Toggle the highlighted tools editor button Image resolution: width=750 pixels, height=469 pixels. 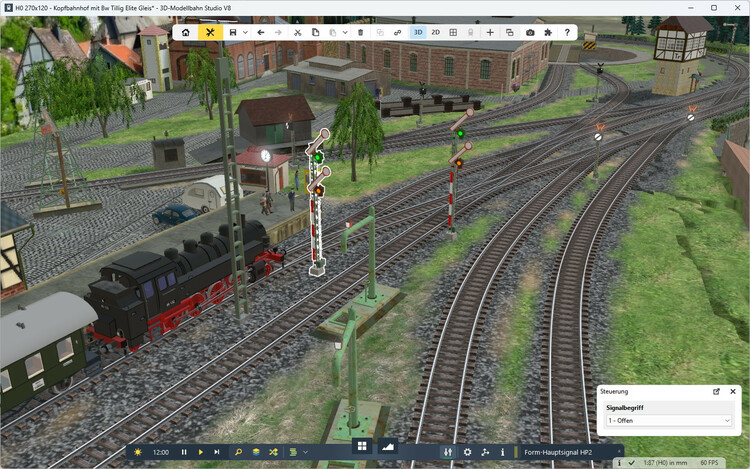[x=210, y=32]
